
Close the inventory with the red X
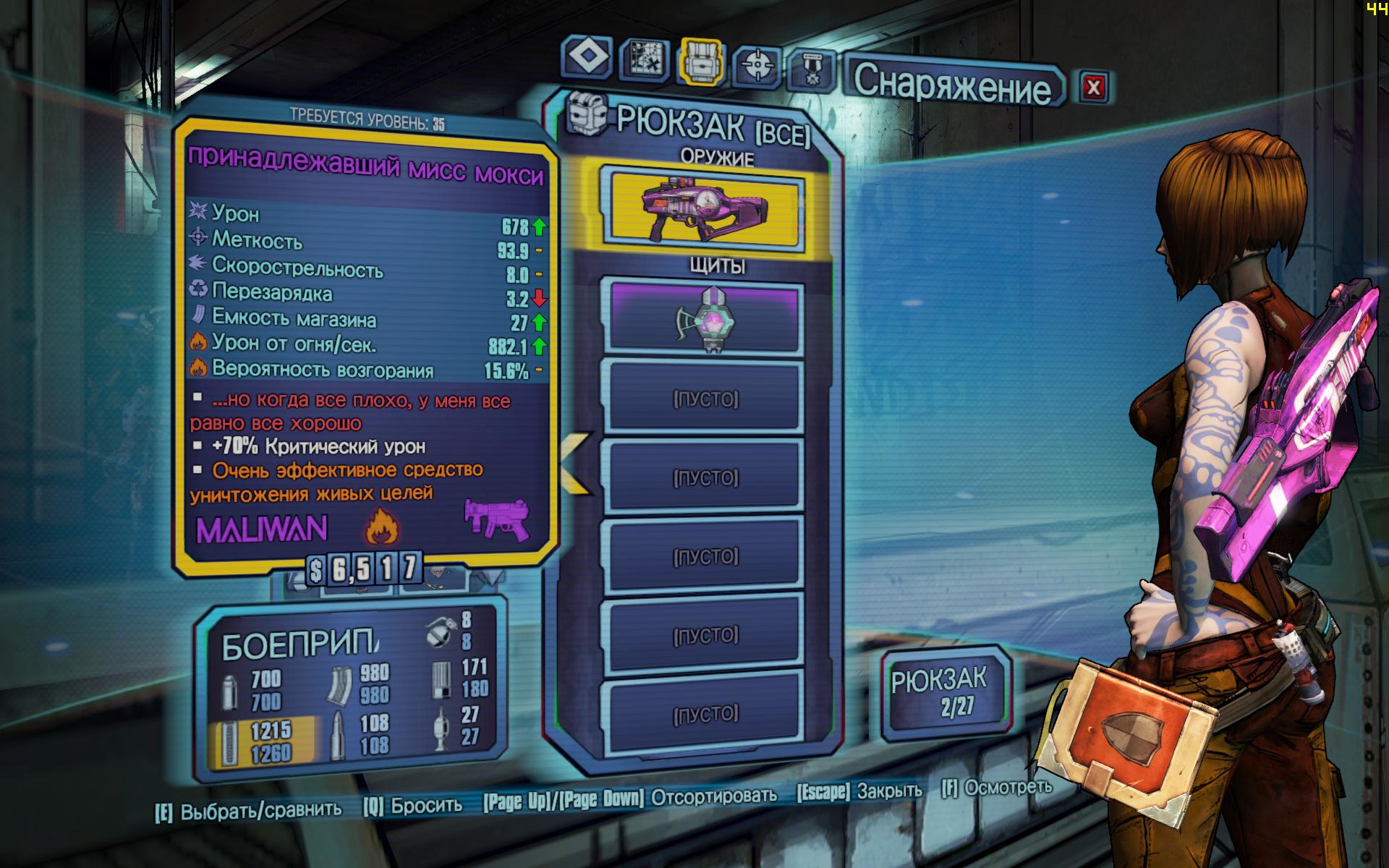pyautogui.click(x=1093, y=88)
